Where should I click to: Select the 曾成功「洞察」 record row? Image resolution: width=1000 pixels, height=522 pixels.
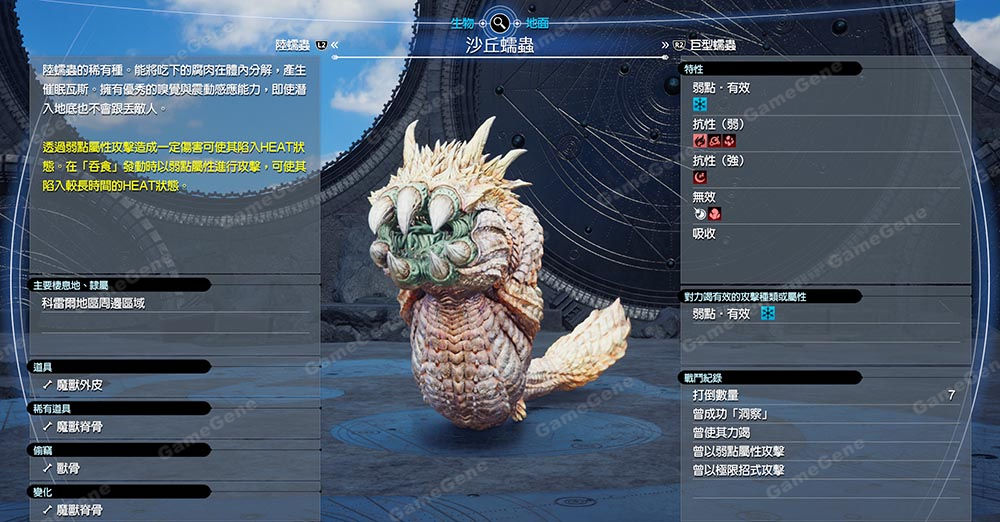823,414
